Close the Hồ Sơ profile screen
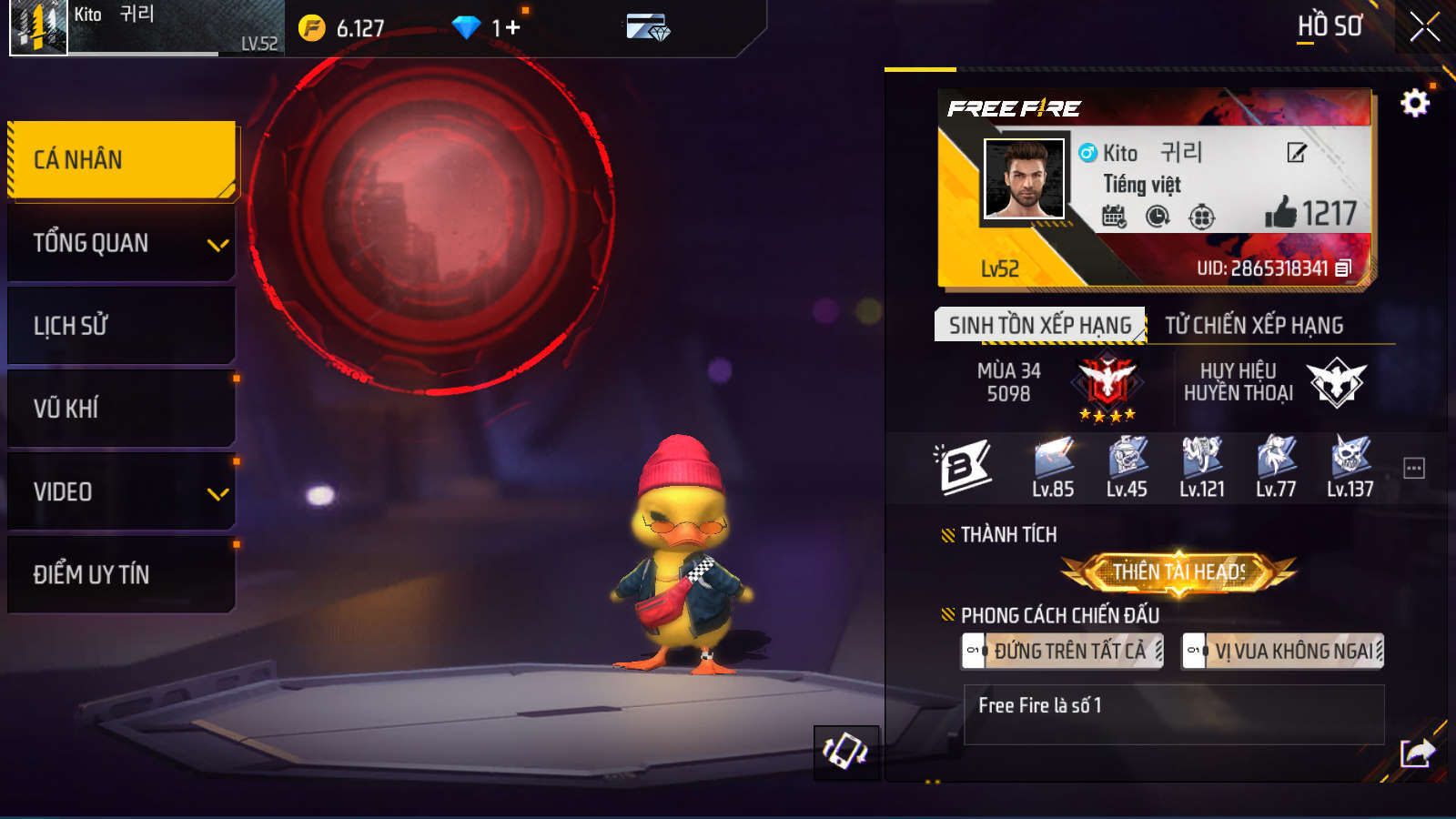The width and height of the screenshot is (1456, 819). [x=1424, y=27]
